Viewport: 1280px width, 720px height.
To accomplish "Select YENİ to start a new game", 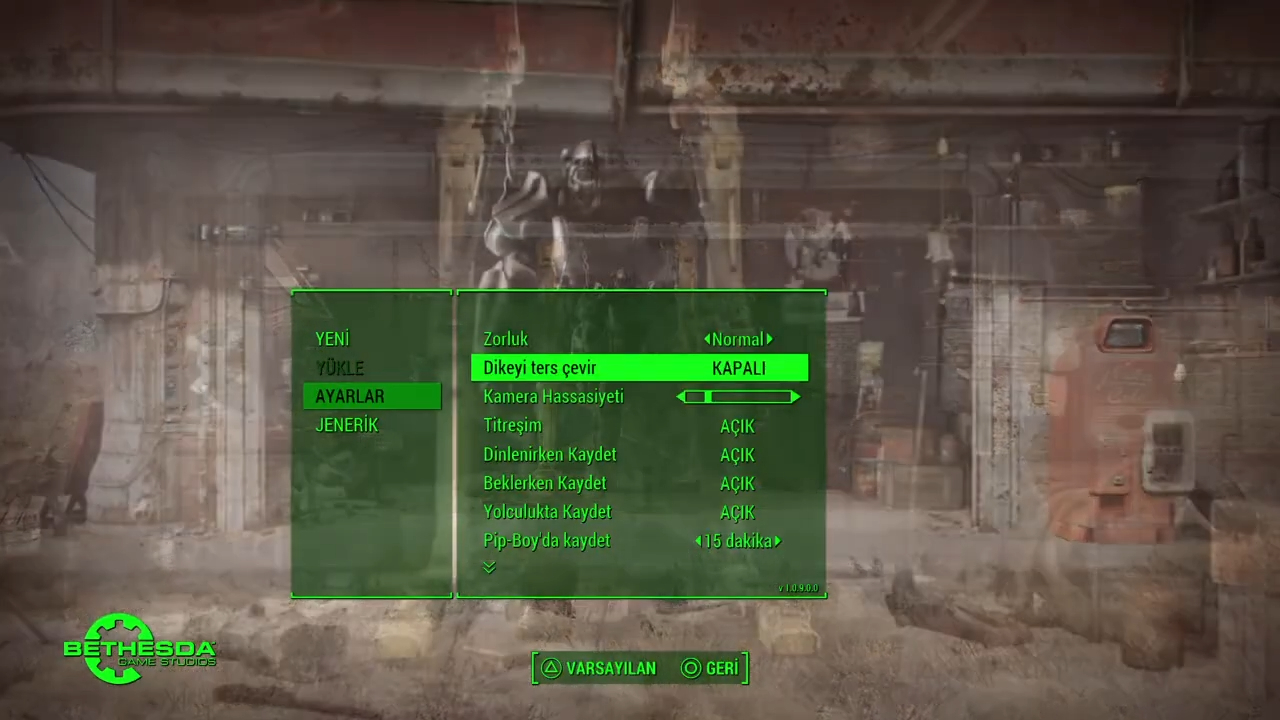I will pos(332,339).
